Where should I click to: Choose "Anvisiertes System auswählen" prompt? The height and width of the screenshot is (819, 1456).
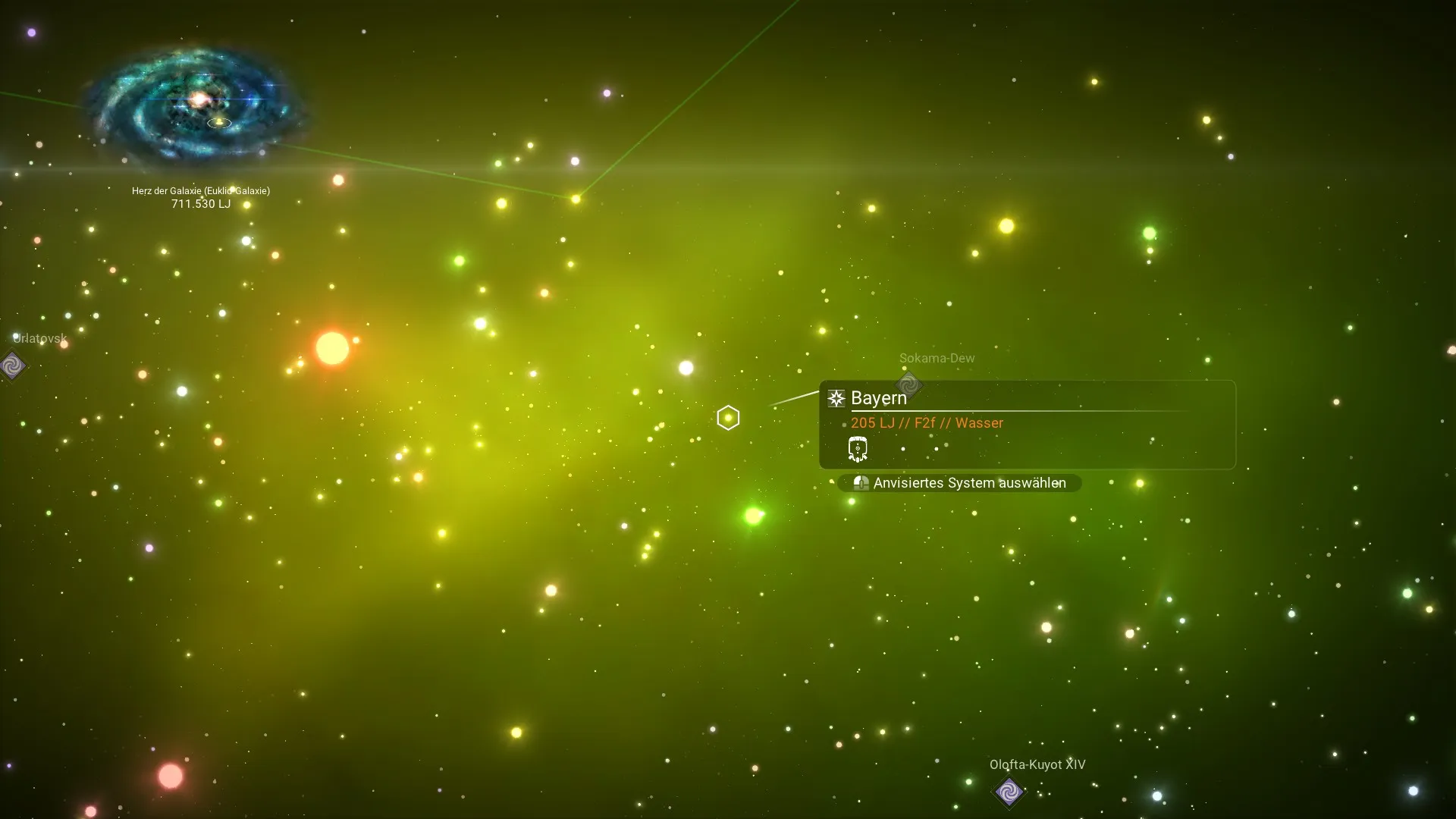(x=960, y=483)
